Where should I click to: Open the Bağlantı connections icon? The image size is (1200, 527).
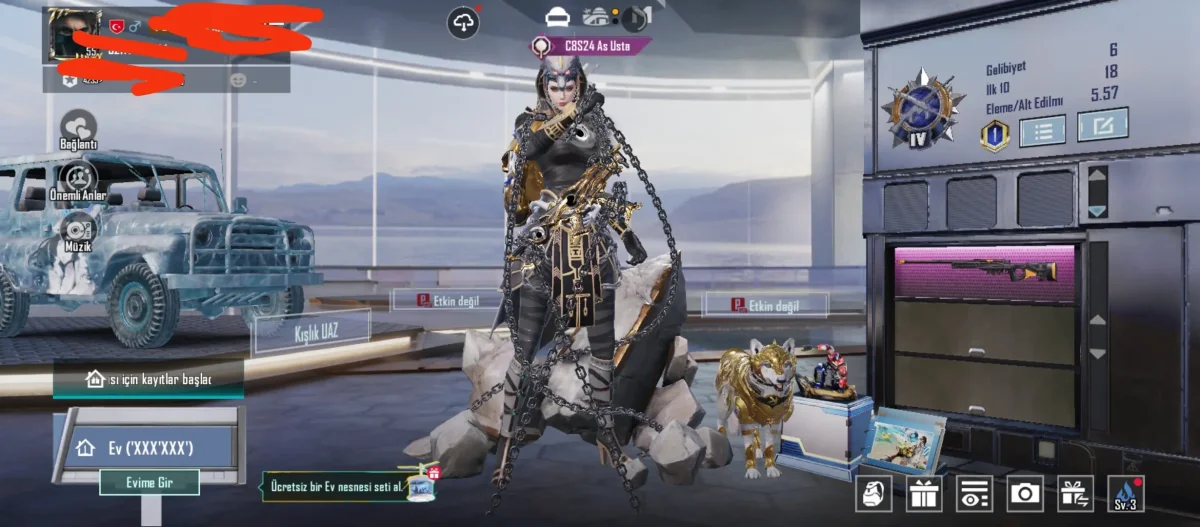78,129
